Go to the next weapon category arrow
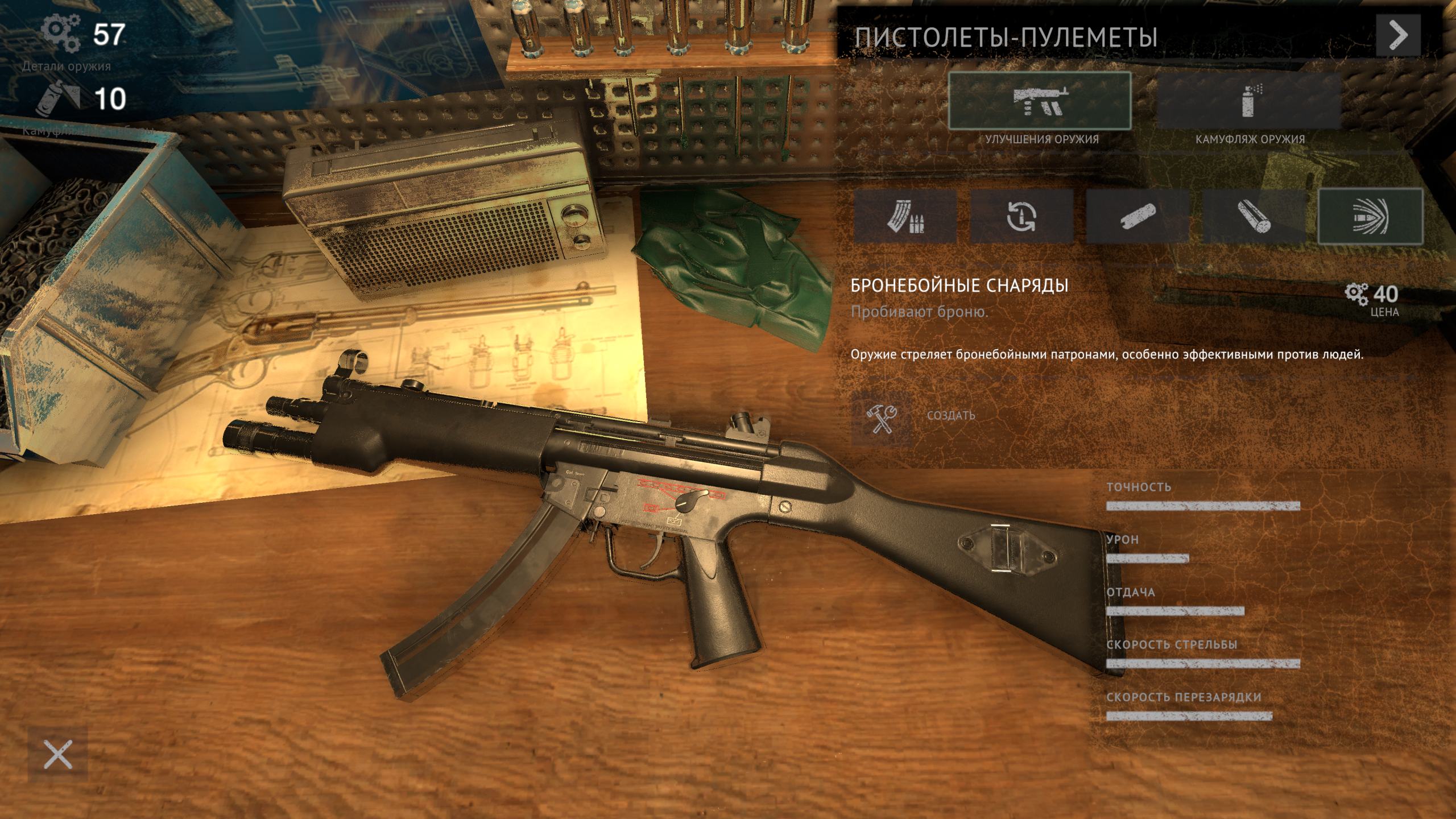 coord(1398,35)
